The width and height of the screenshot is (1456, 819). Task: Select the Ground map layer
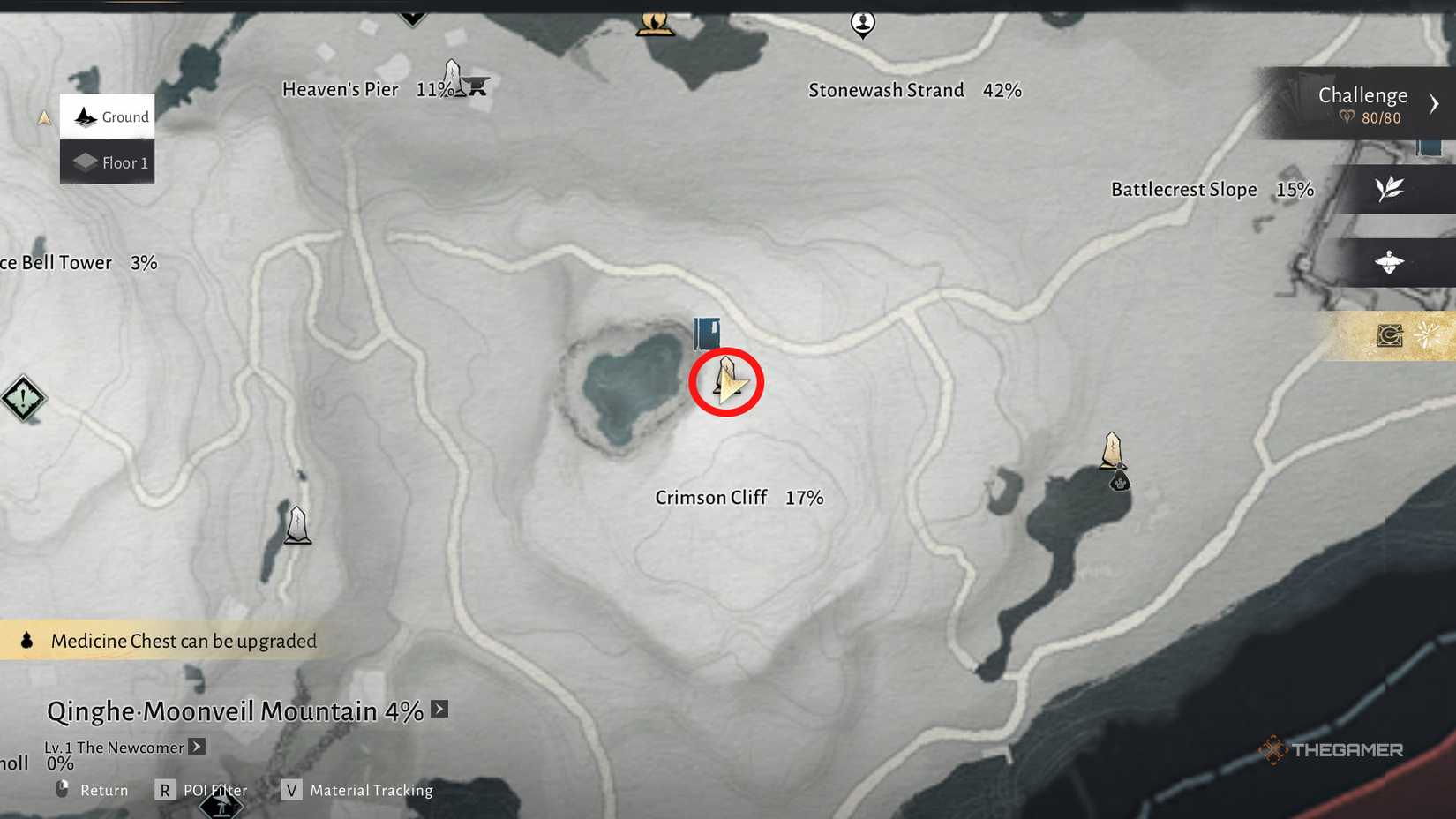pos(107,116)
